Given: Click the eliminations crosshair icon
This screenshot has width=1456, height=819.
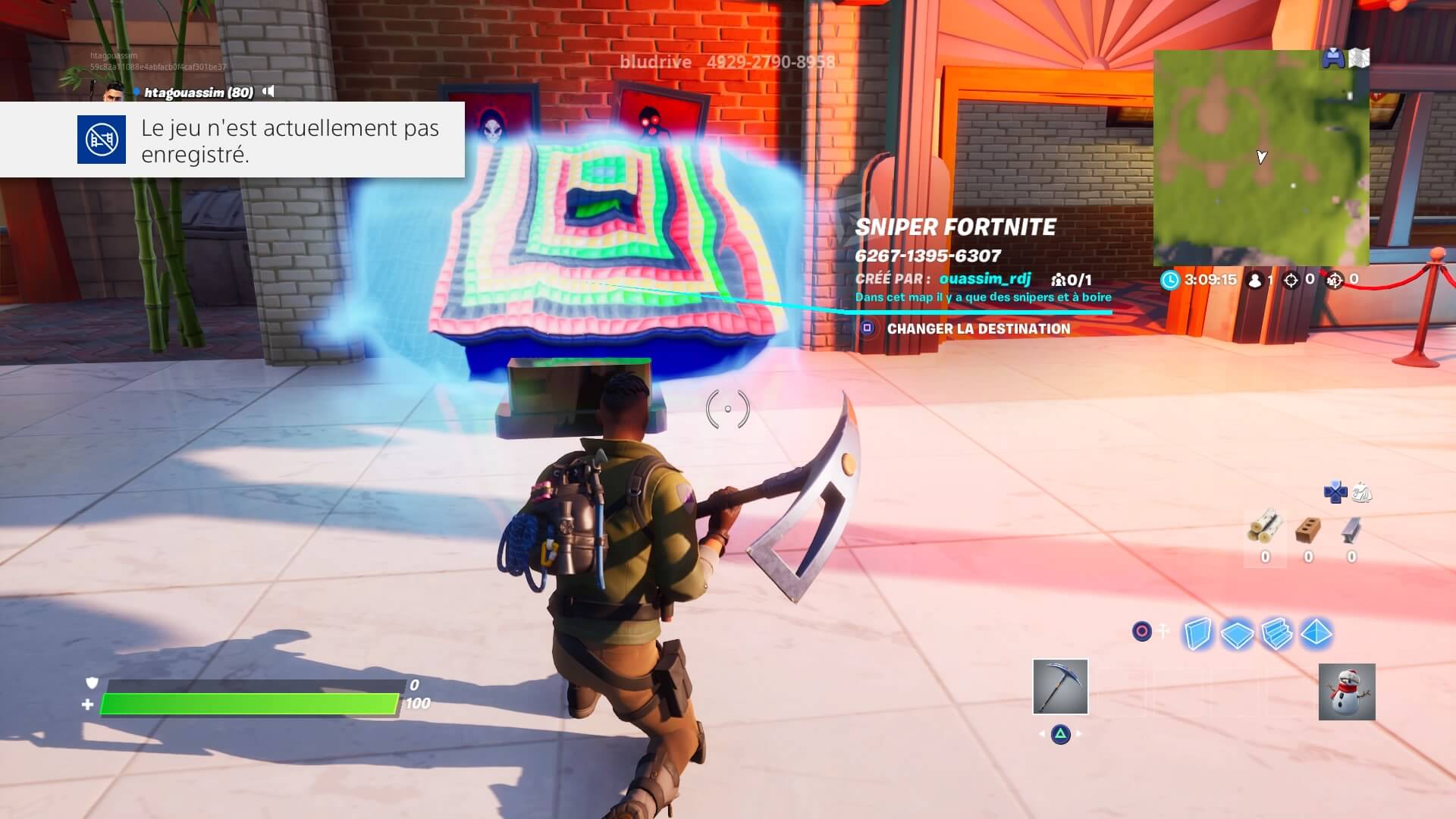Looking at the screenshot, I should (x=1291, y=281).
